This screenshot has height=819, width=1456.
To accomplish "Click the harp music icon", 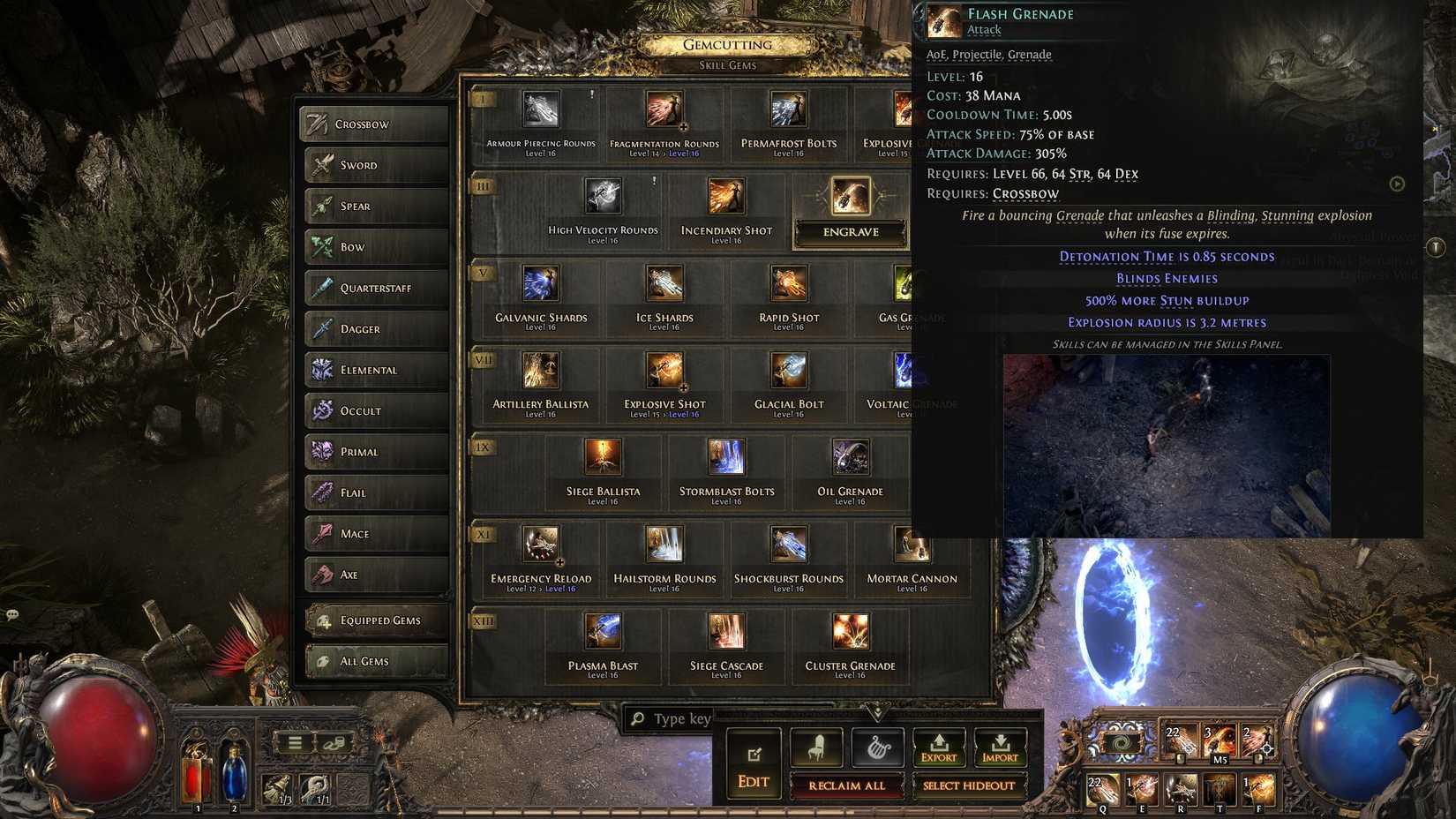I will coord(877,746).
